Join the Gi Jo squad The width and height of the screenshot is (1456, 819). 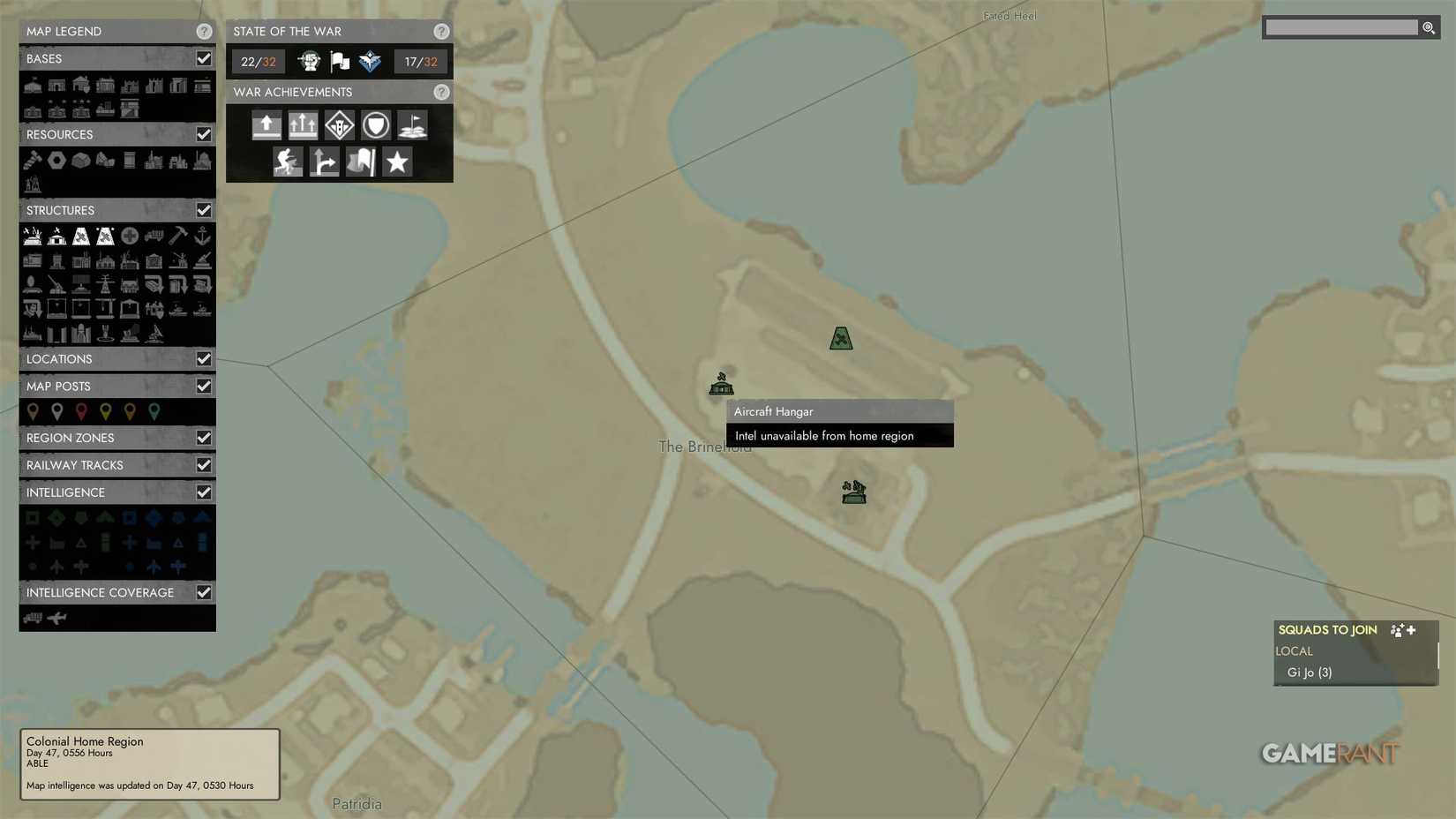[x=1309, y=672]
